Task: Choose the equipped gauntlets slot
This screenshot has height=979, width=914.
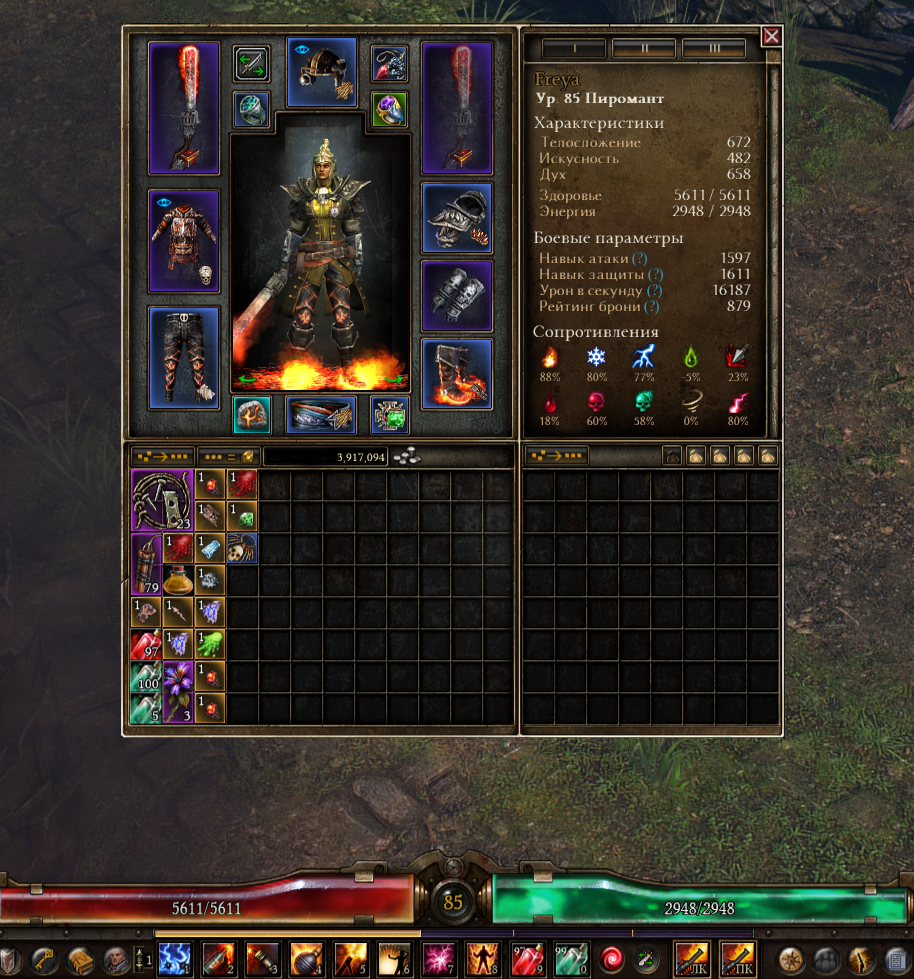Action: point(456,296)
